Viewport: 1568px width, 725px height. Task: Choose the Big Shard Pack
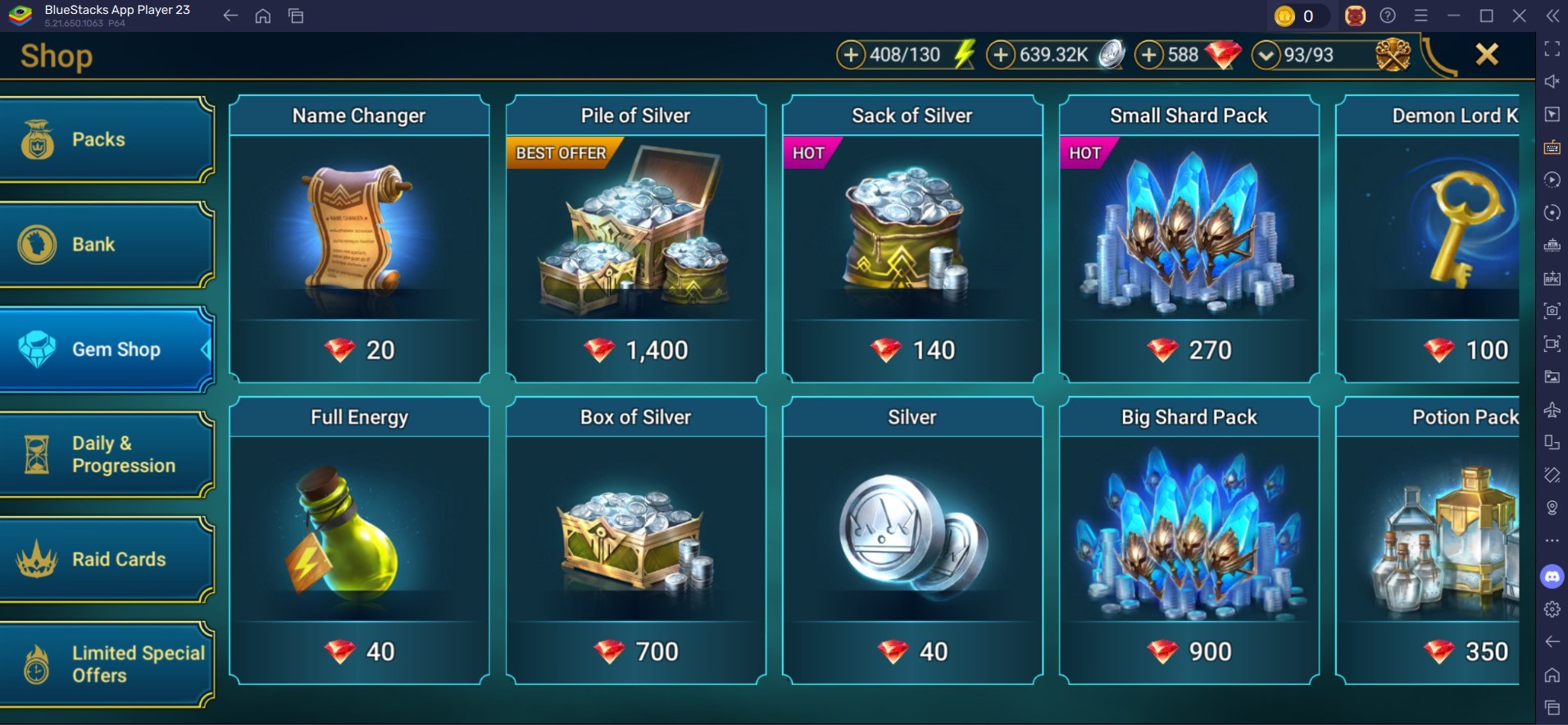1188,540
